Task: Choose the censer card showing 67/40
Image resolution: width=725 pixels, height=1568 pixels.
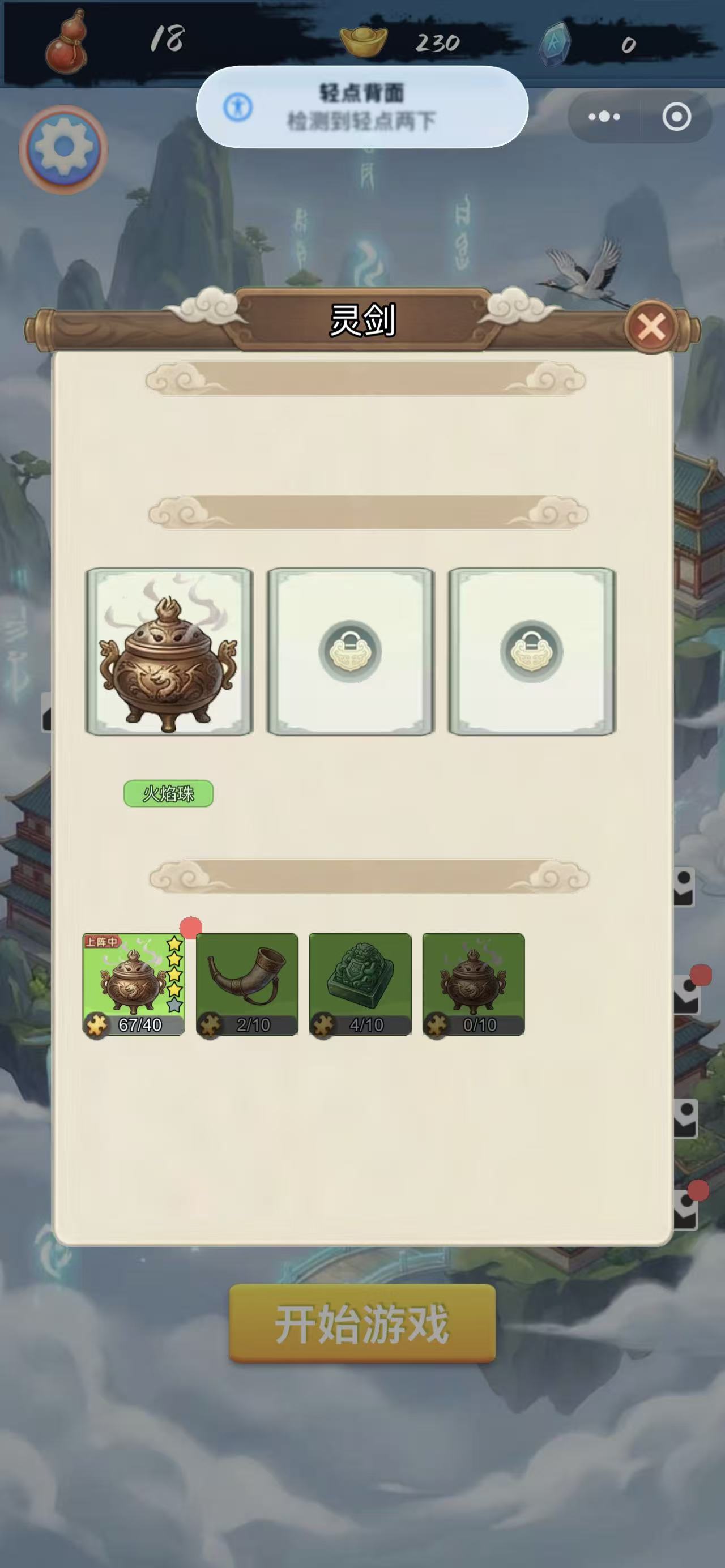Action: (x=134, y=984)
